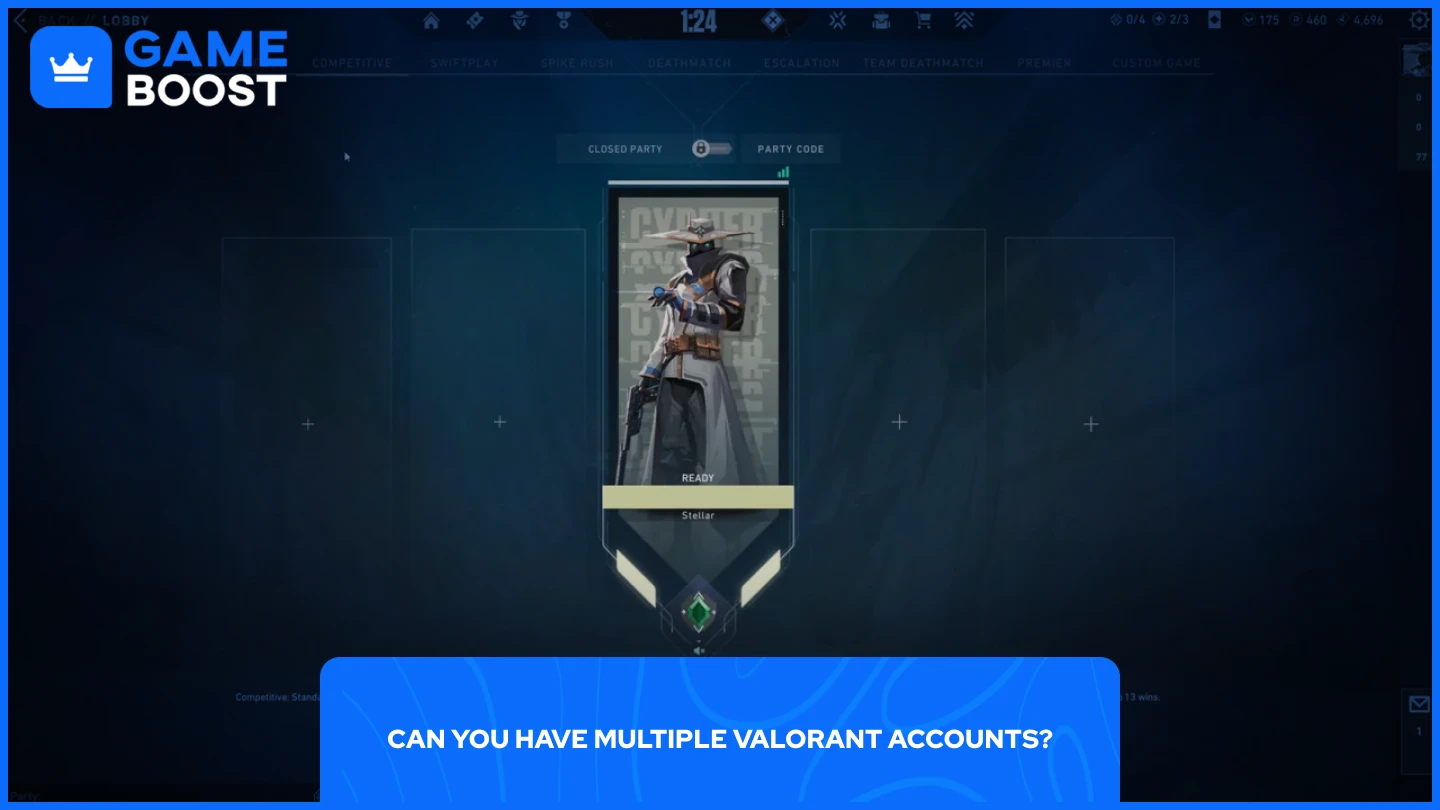Open the Home screen via house icon

click(x=430, y=20)
